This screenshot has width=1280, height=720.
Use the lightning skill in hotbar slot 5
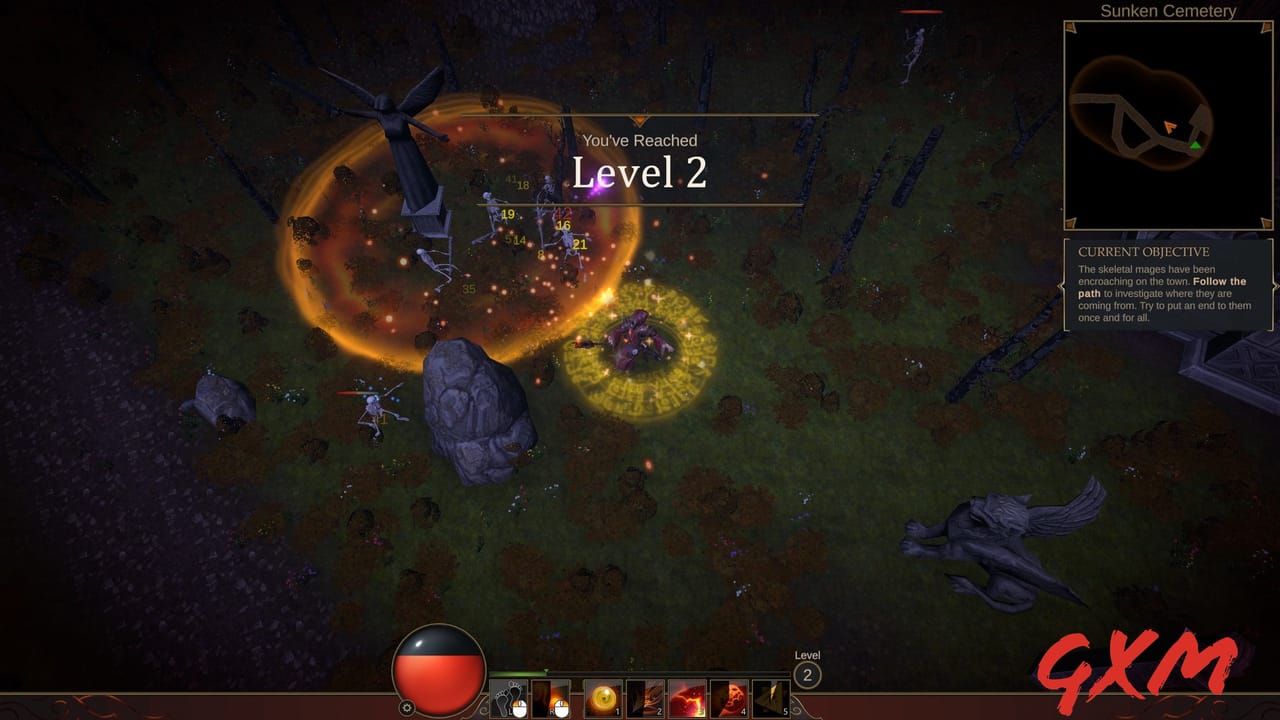click(771, 697)
